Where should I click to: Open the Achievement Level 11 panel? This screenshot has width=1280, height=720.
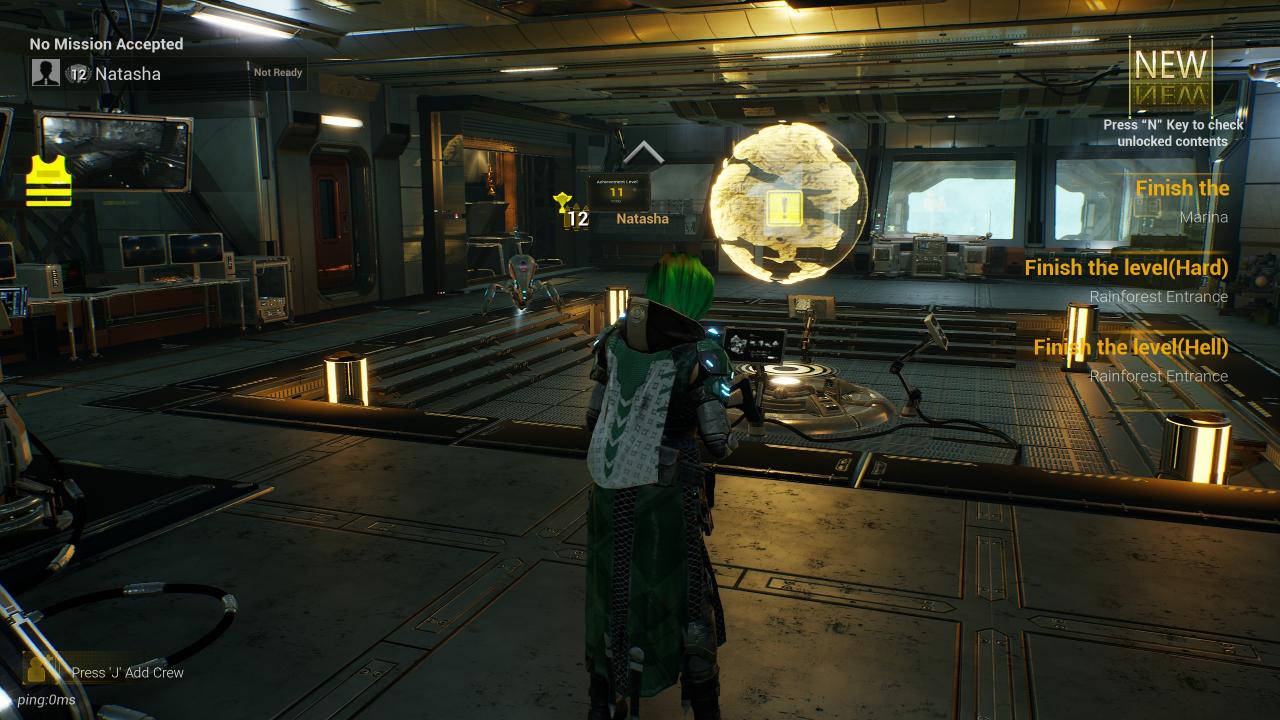pos(617,190)
